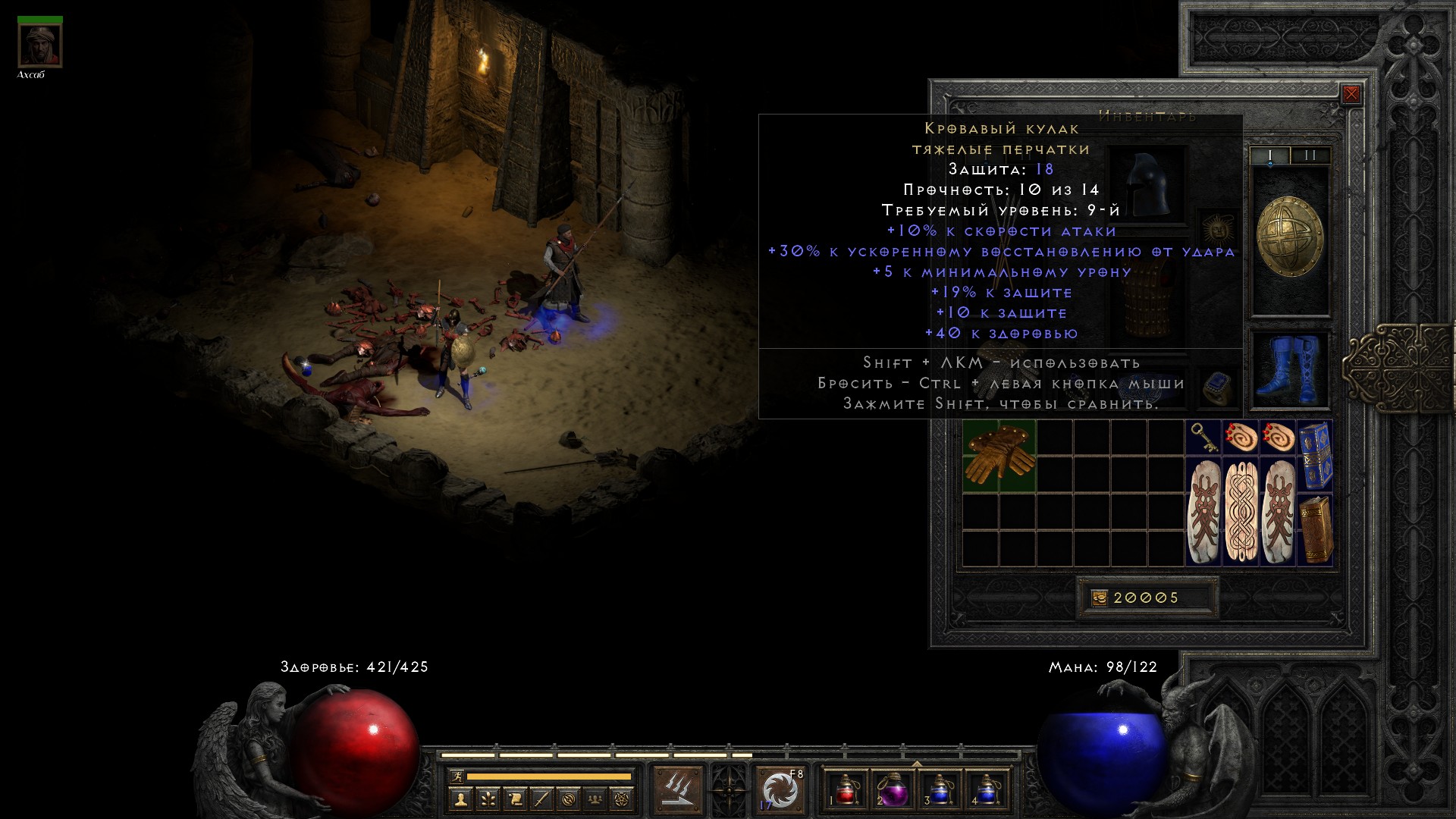Select the brown tome in inventory

pyautogui.click(x=1315, y=529)
